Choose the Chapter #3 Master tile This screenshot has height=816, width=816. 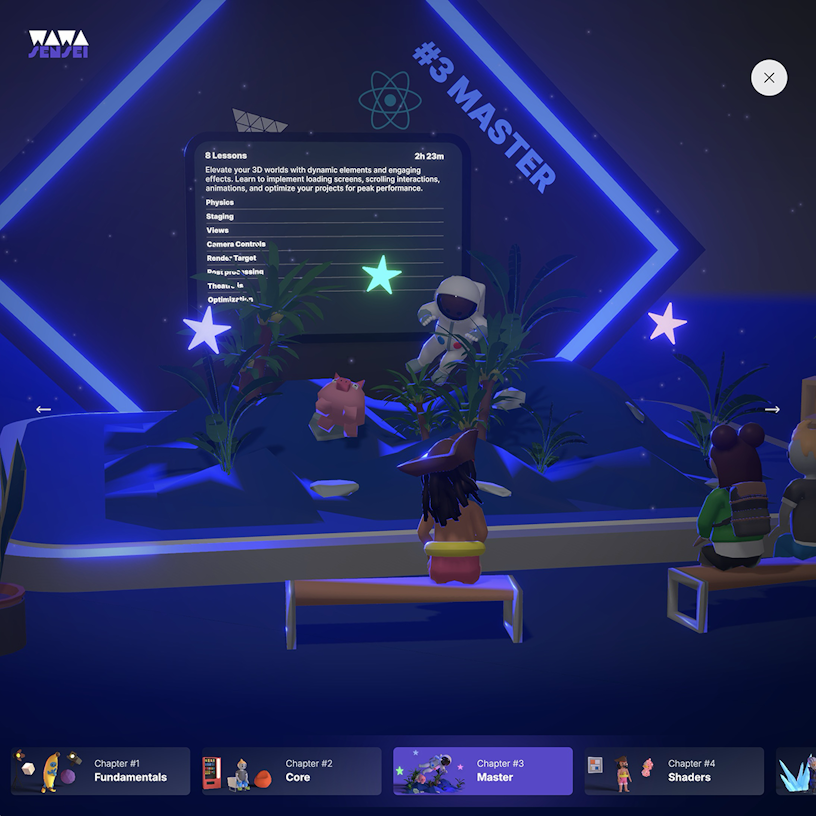482,771
